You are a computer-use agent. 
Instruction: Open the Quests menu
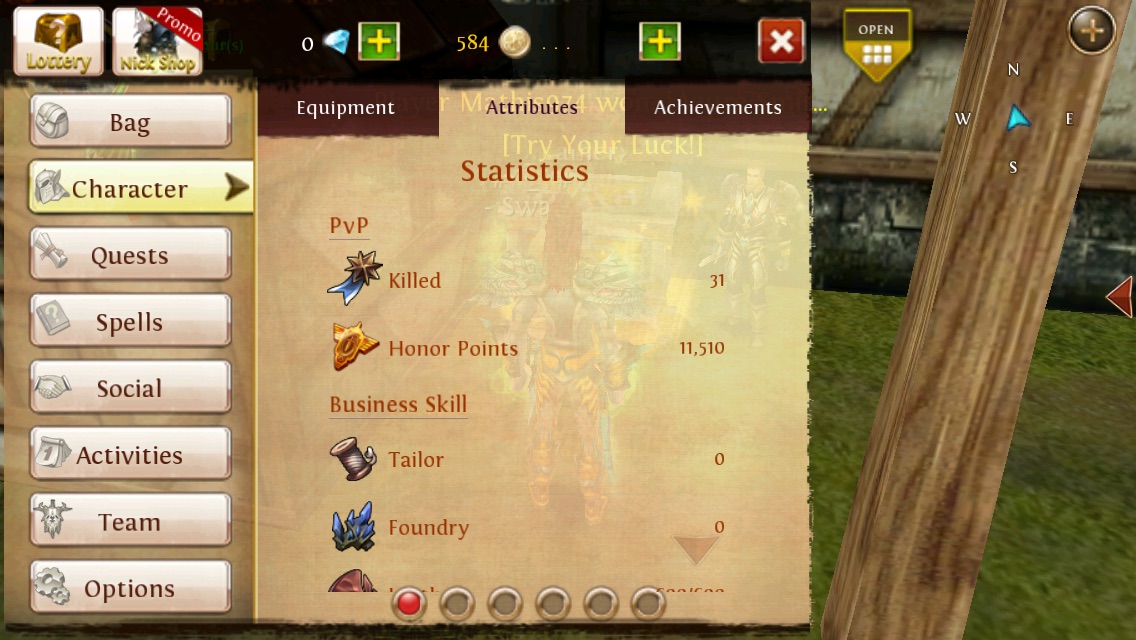[x=130, y=255]
